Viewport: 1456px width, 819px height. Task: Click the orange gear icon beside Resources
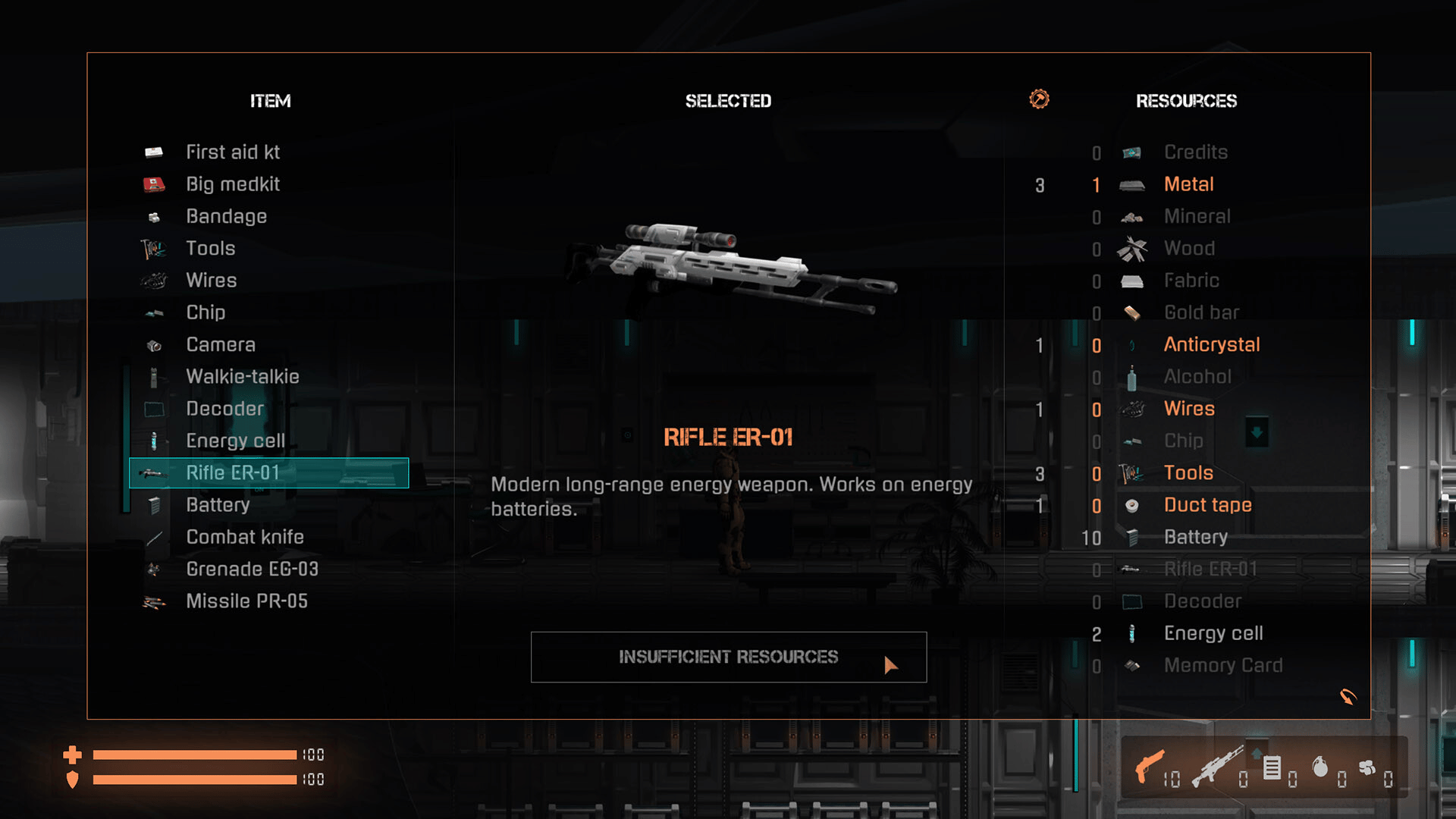tap(1039, 99)
